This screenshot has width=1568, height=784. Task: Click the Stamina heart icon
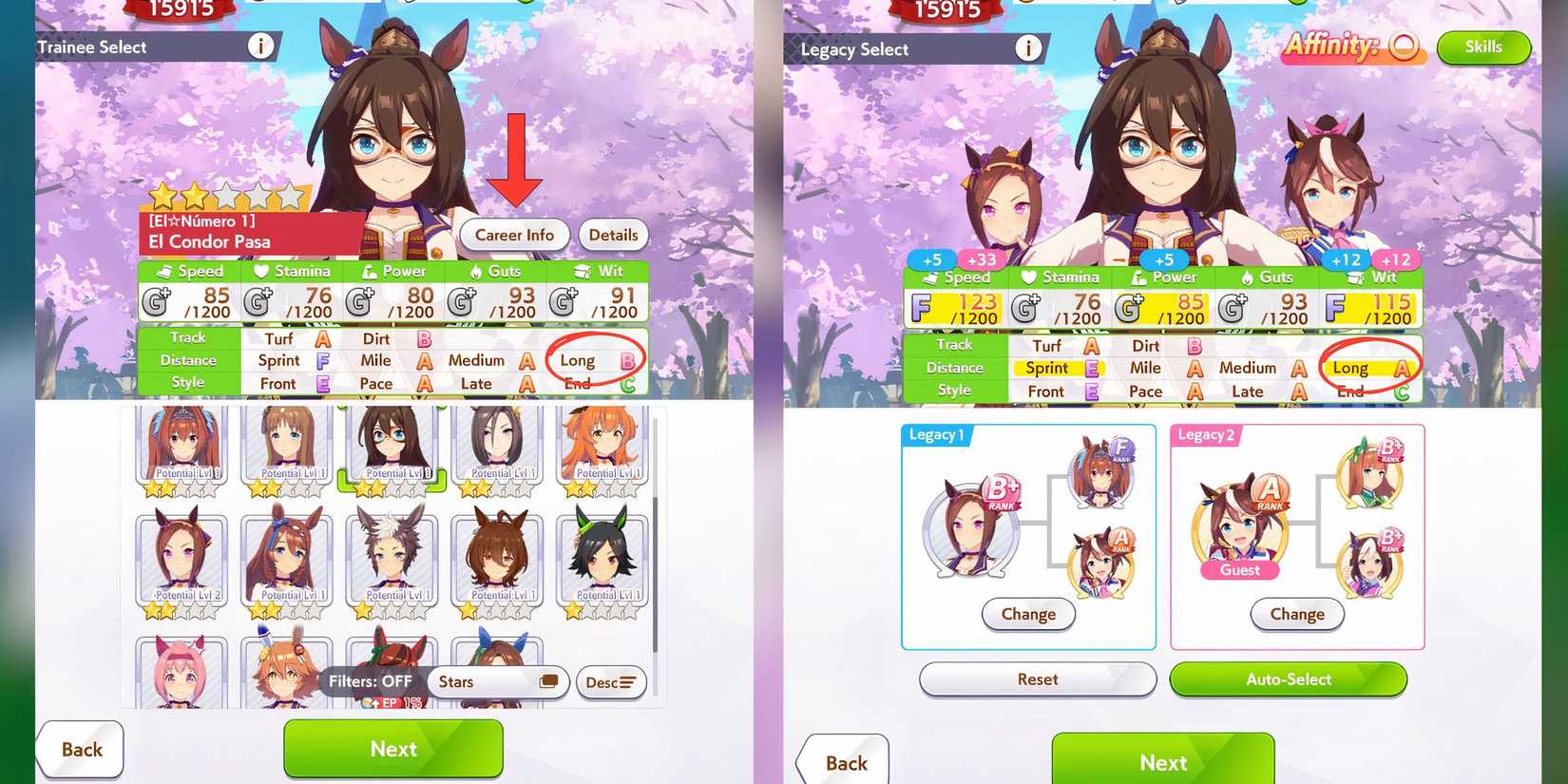click(x=258, y=271)
